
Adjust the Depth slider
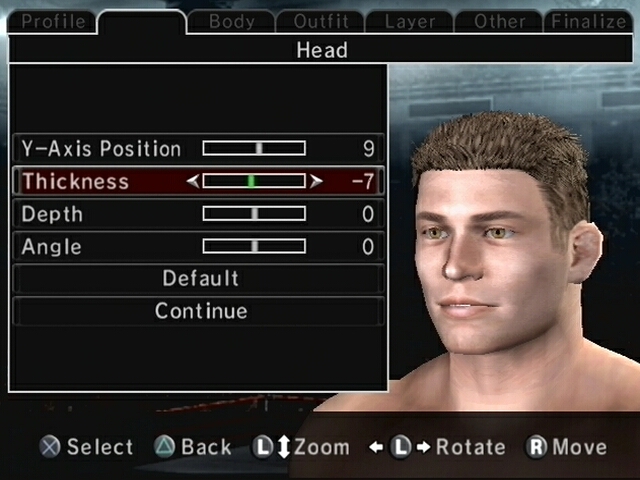pos(254,214)
